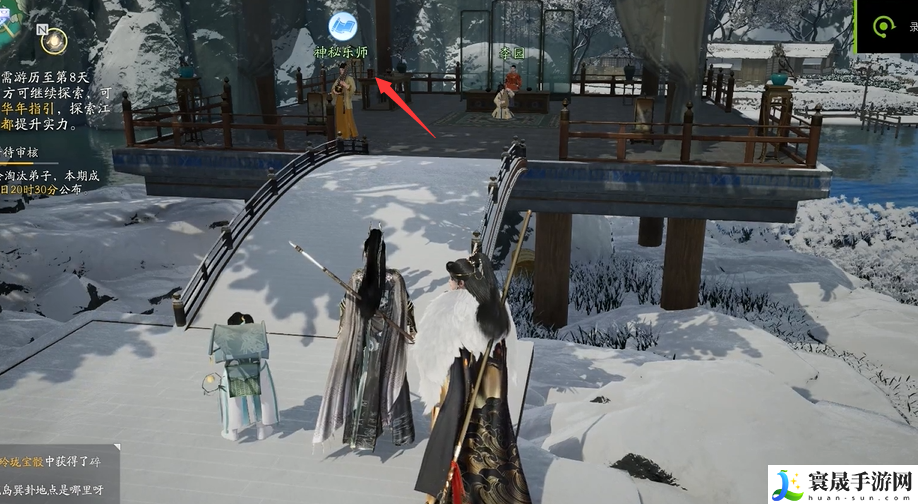Screen dimensions: 918x504
Task: Select the 待审核 tracker entry
Action: coord(20,152)
